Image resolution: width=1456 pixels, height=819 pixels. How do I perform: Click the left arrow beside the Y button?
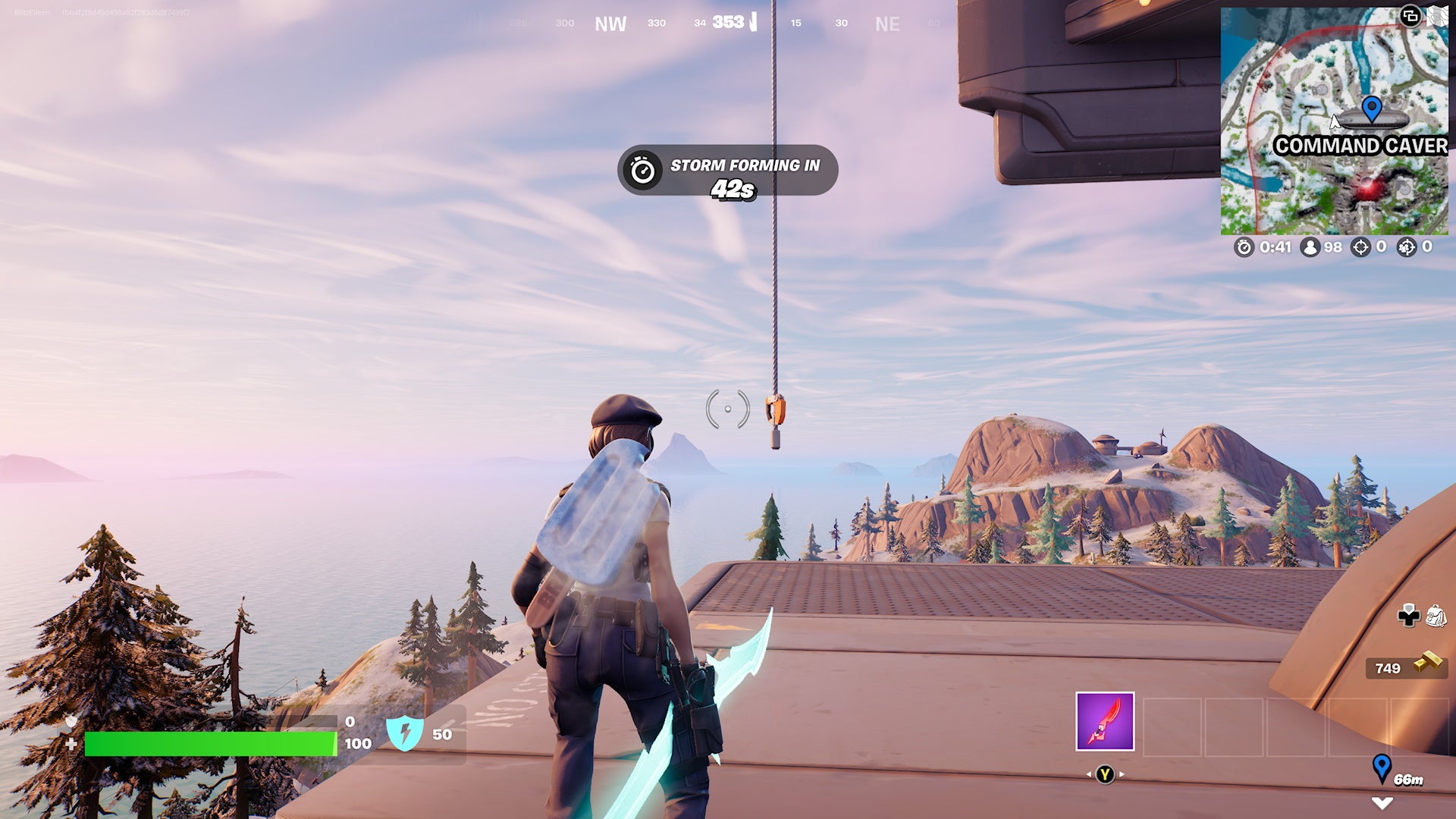(1089, 774)
